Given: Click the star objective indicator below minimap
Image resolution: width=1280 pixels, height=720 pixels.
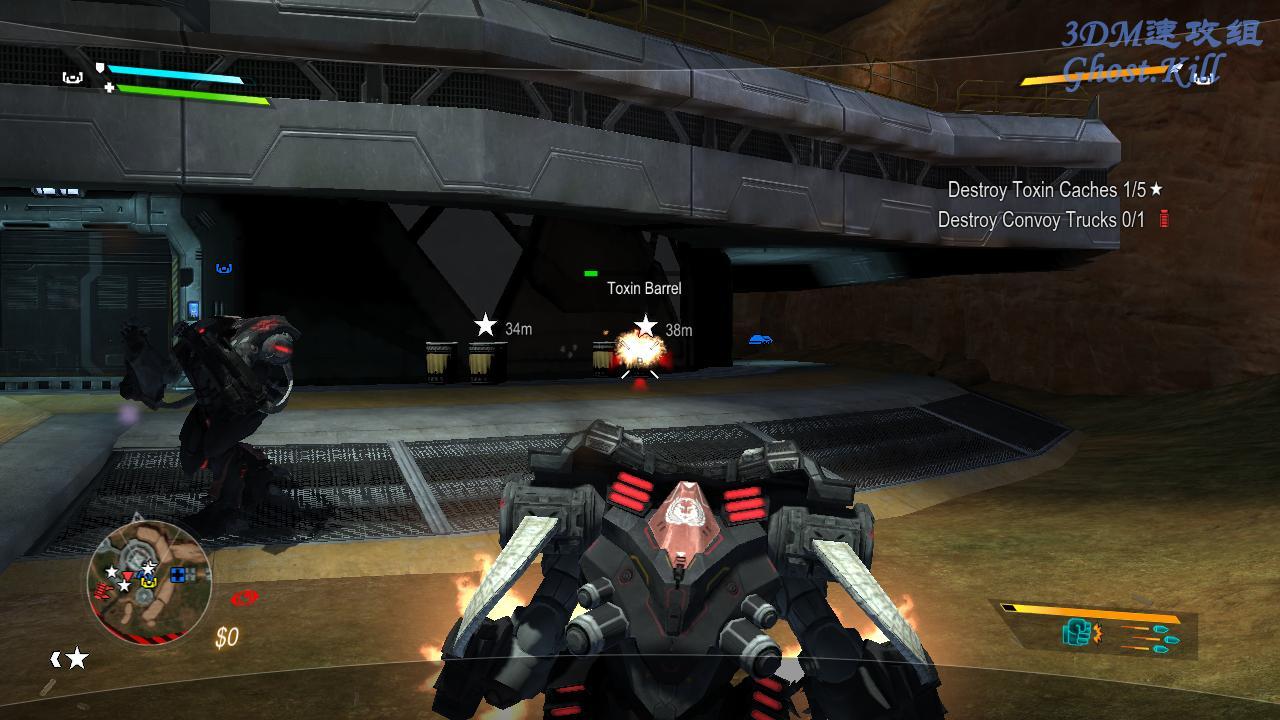Looking at the screenshot, I should point(76,658).
